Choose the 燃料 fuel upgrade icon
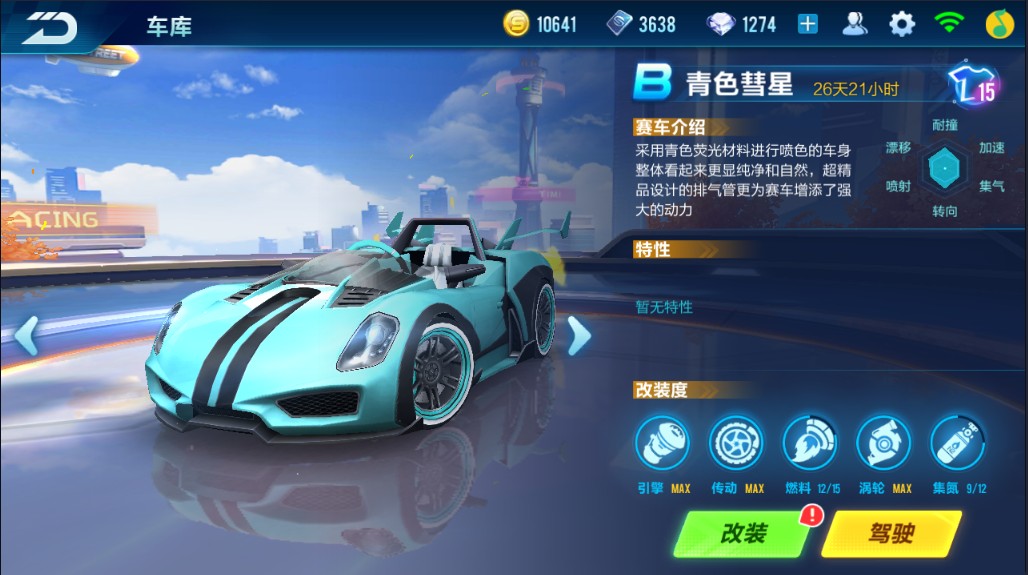1028x575 pixels. tap(810, 443)
